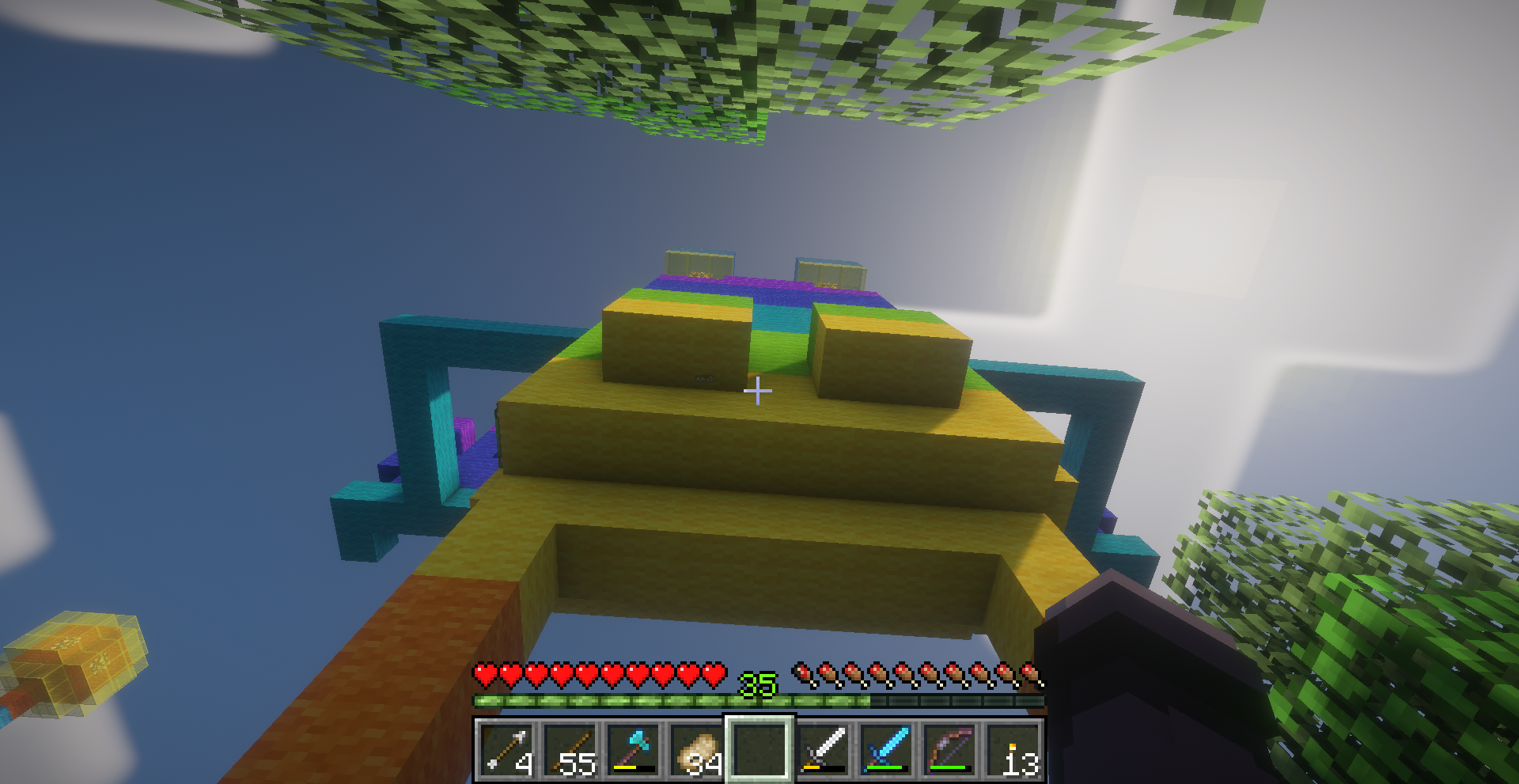Select the bread stack slot
The width and height of the screenshot is (1519, 784).
[696, 749]
